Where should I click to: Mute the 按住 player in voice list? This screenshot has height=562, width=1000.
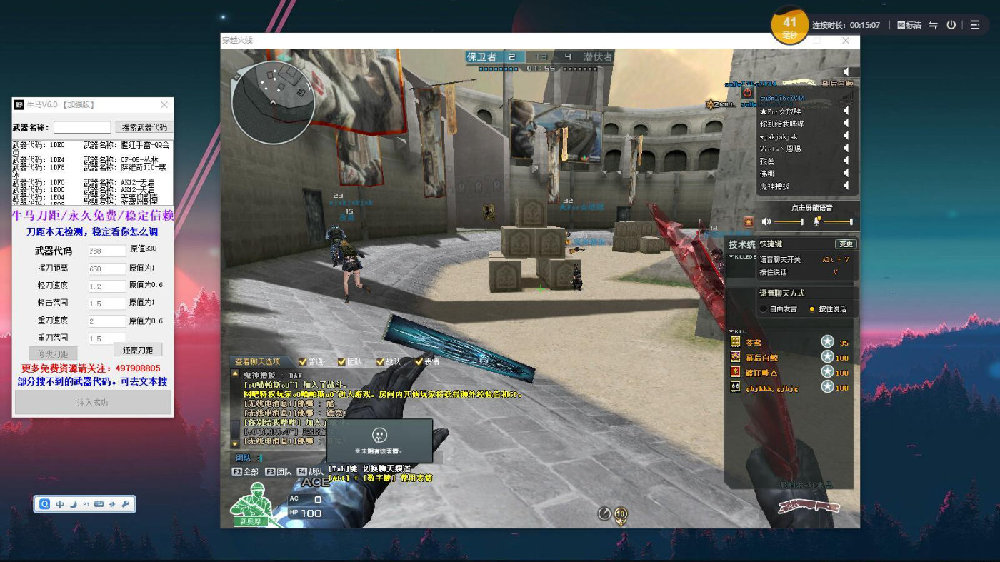[846, 160]
